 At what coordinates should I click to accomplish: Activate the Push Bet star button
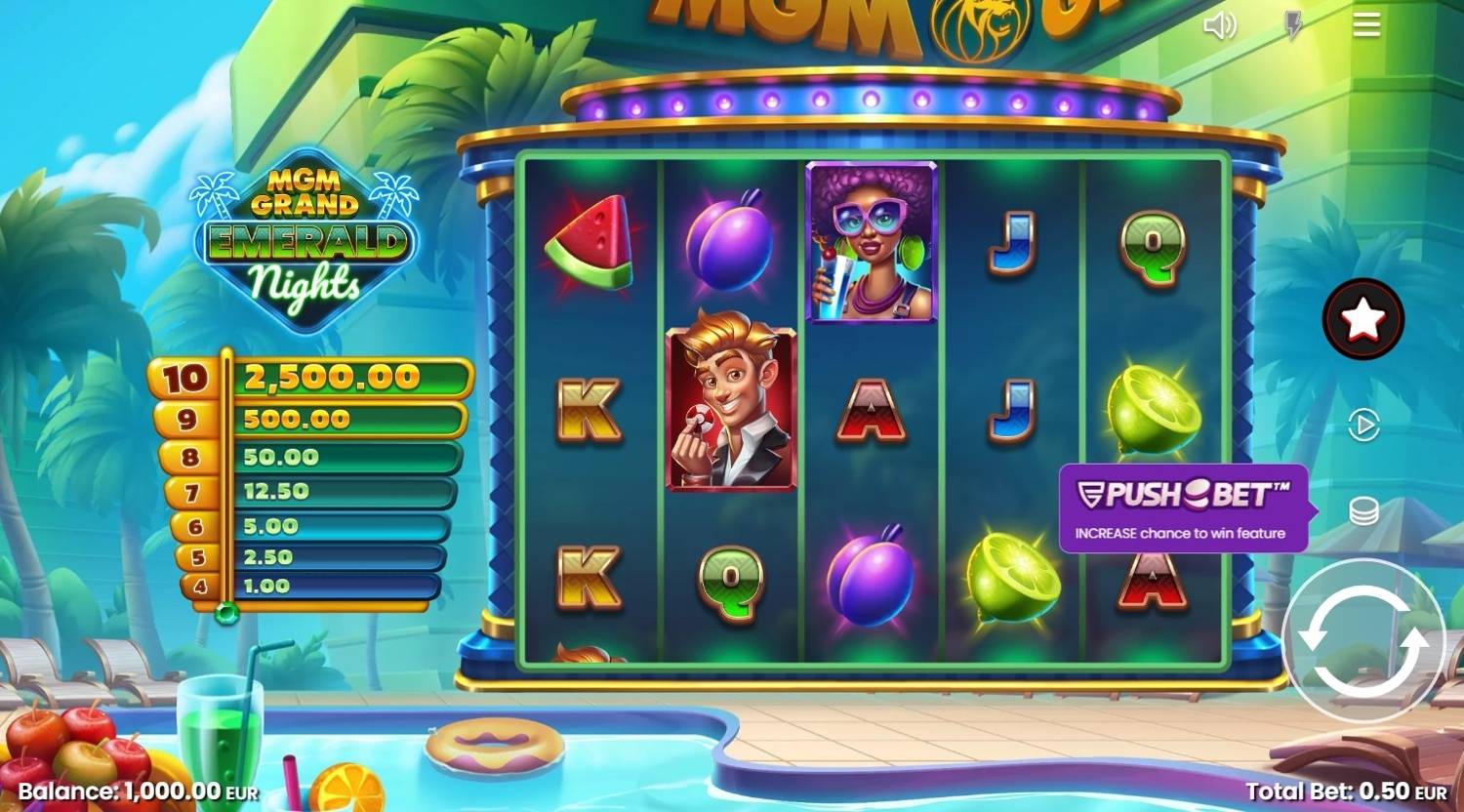coord(1362,319)
